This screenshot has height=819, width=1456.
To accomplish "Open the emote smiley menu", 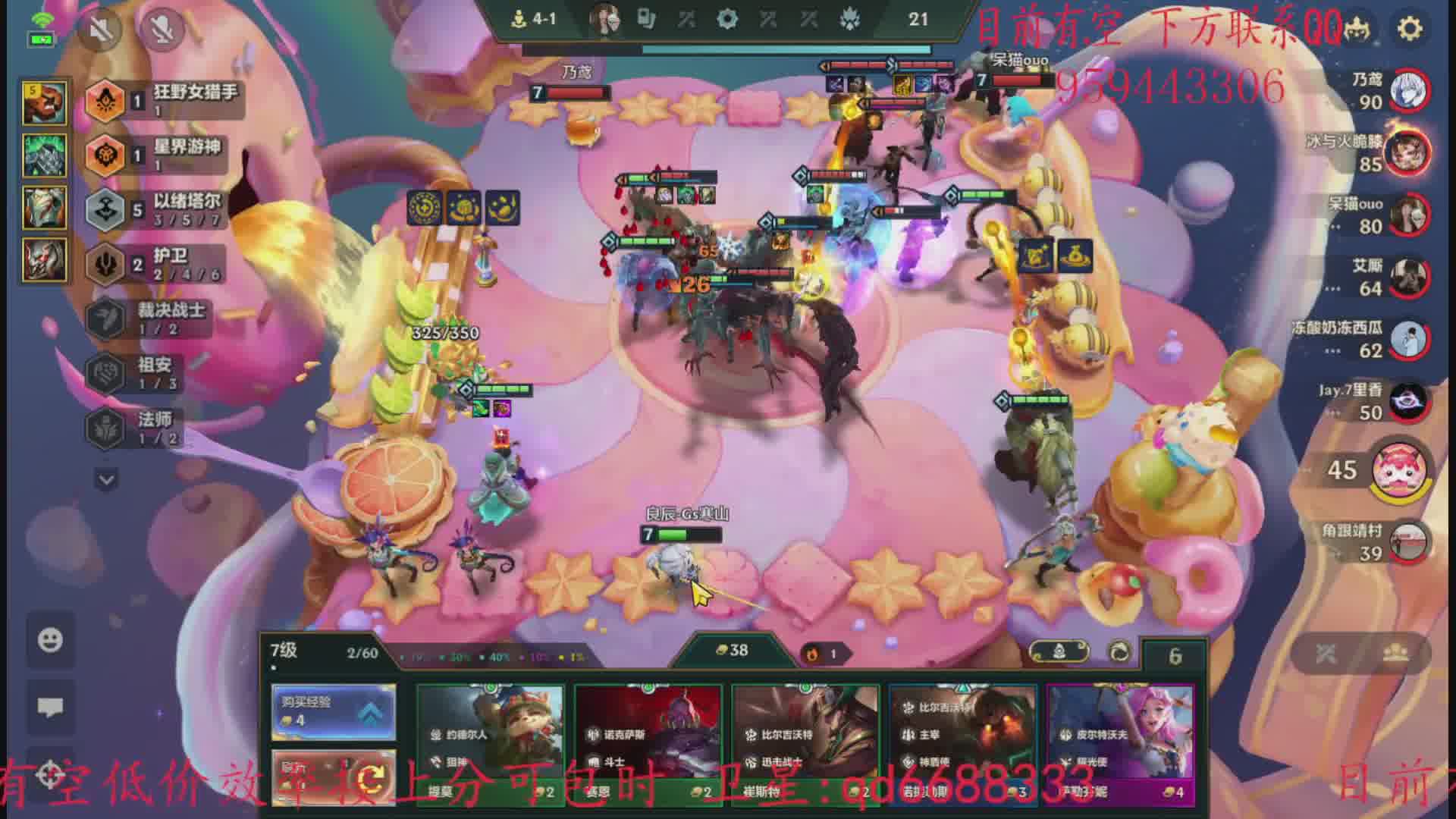I will tap(50, 639).
